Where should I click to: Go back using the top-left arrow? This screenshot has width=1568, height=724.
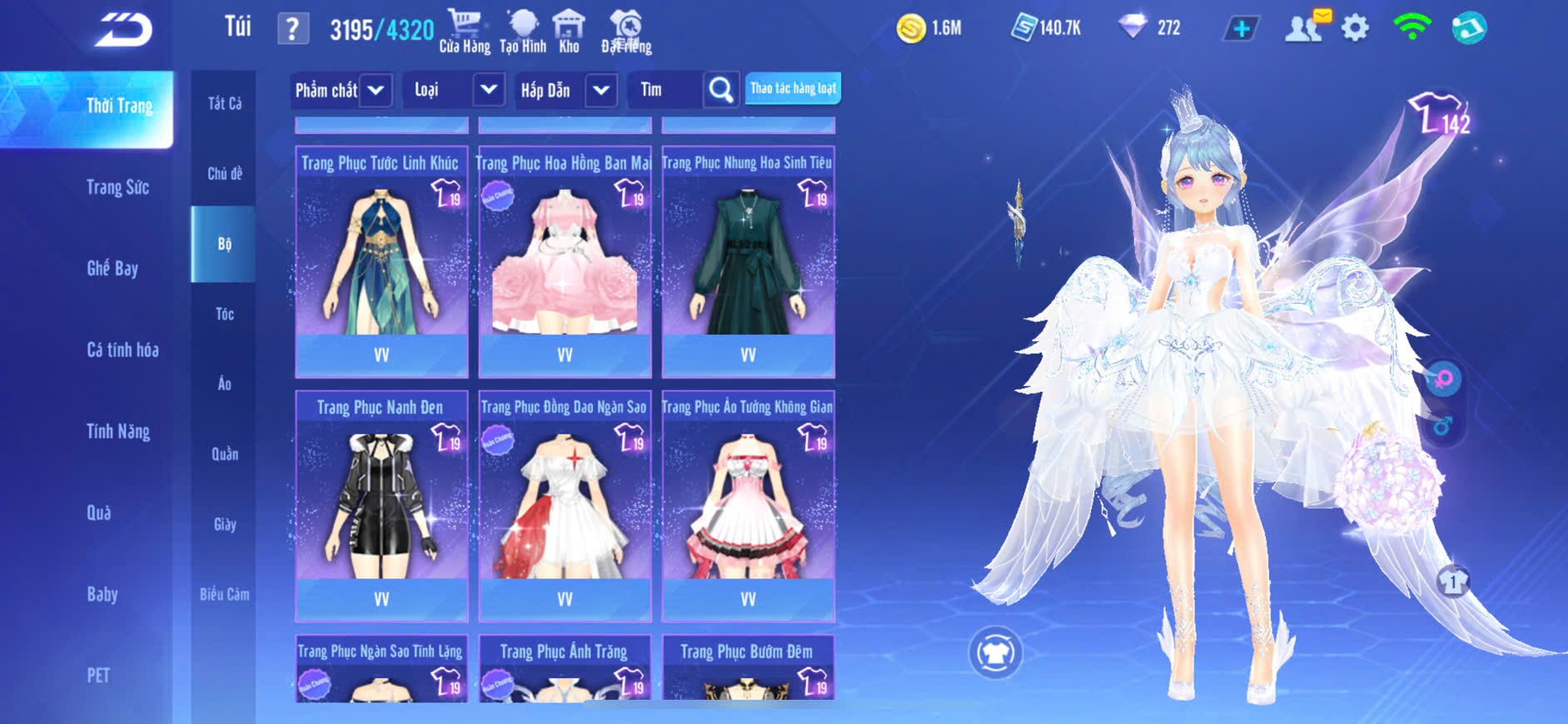(x=123, y=30)
